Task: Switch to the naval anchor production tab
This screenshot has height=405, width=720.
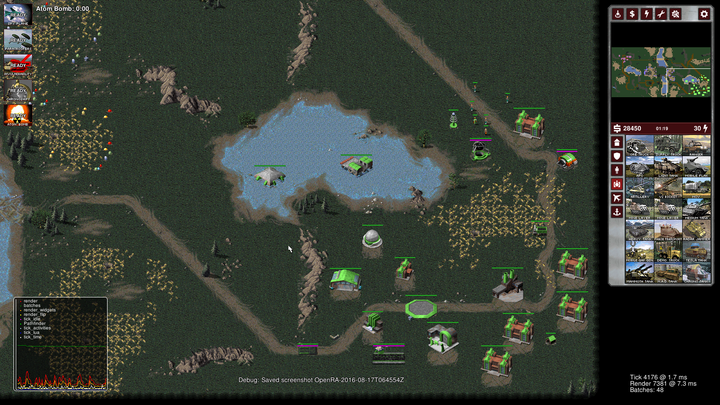Action: [x=616, y=211]
